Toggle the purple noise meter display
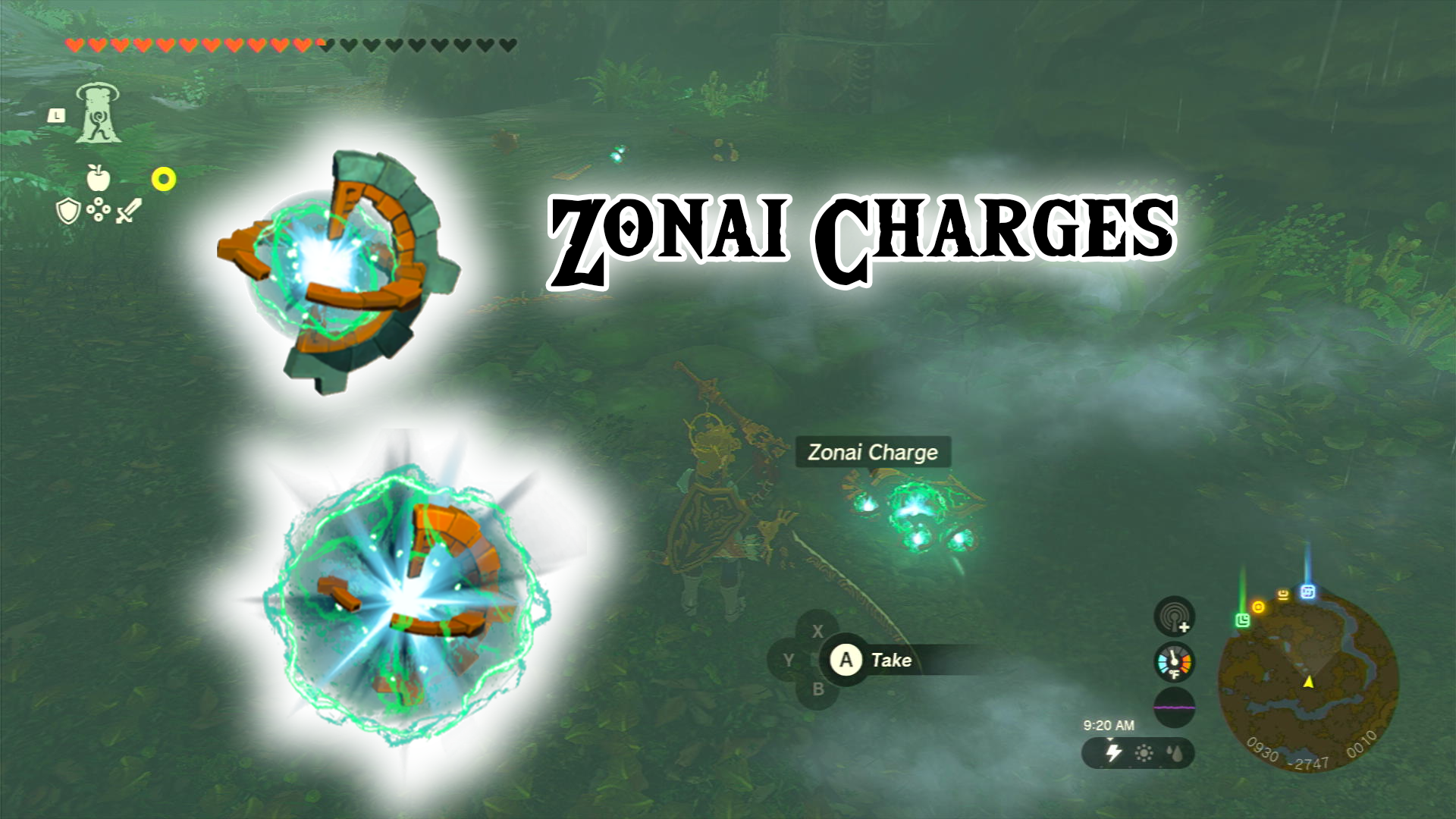Viewport: 1456px width, 819px height. pyautogui.click(x=1174, y=706)
